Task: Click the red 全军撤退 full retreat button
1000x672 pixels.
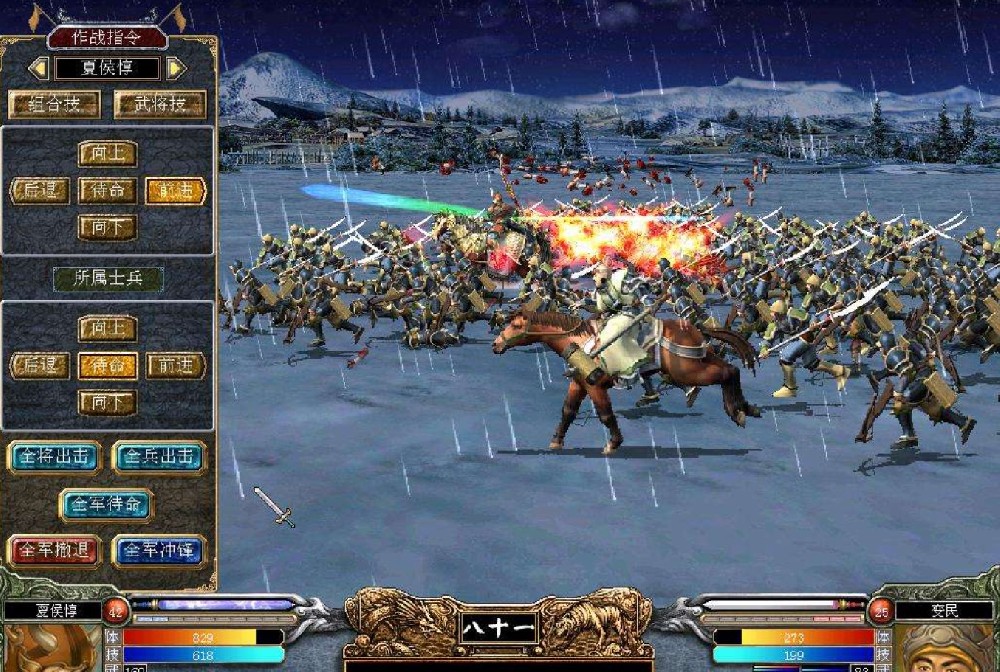Action: [55, 551]
